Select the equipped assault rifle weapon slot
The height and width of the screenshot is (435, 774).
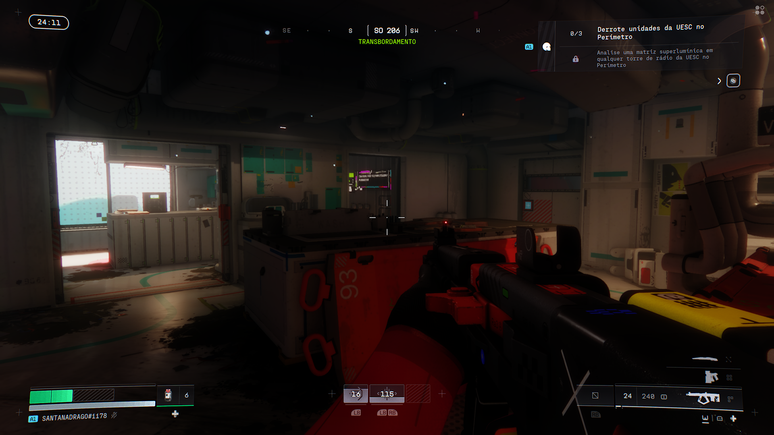coord(703,397)
